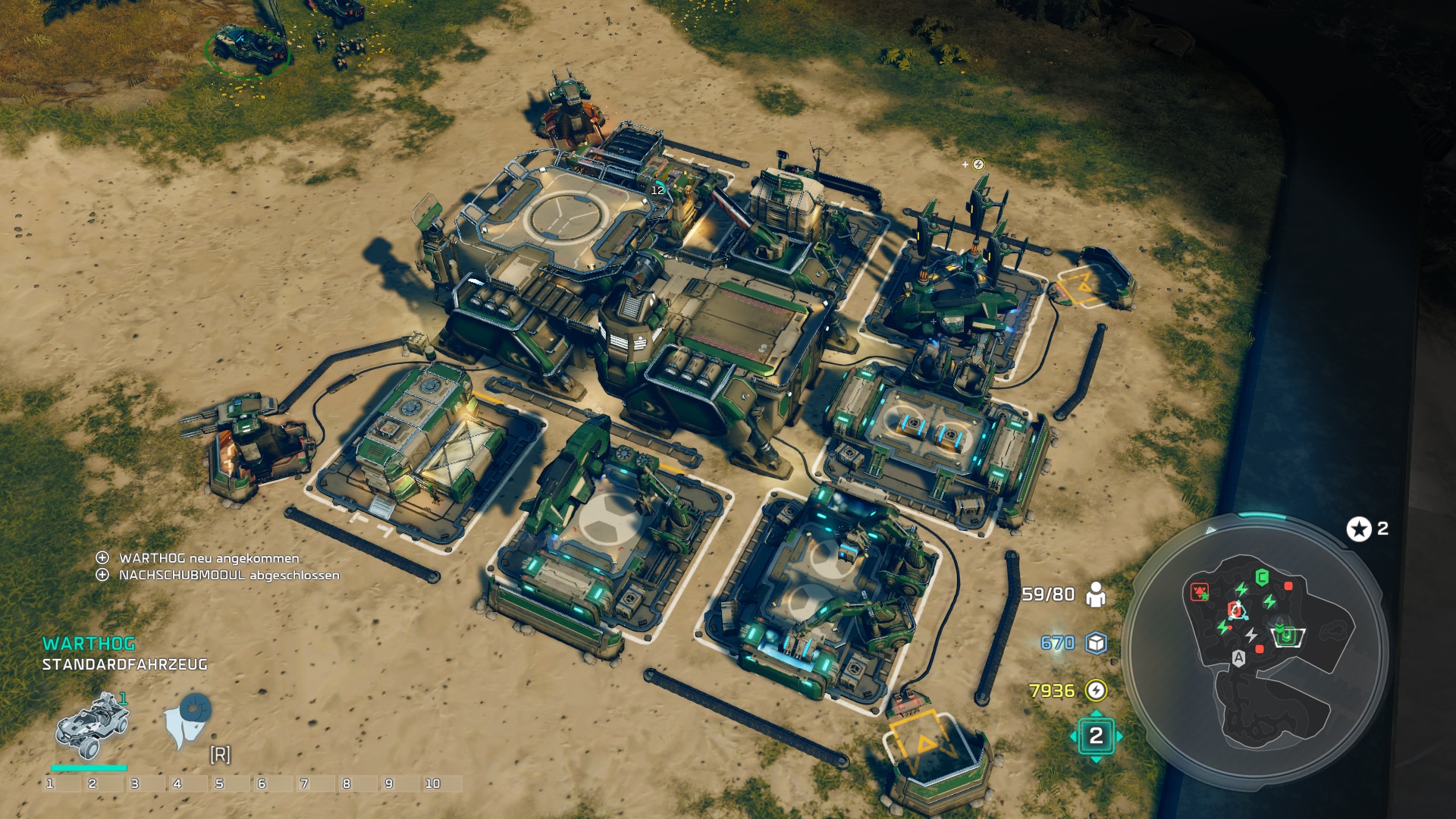Viewport: 1456px width, 819px height.
Task: Open the NACHSCHUBMODUL abgeschlossen notification
Action: pyautogui.click(x=228, y=576)
